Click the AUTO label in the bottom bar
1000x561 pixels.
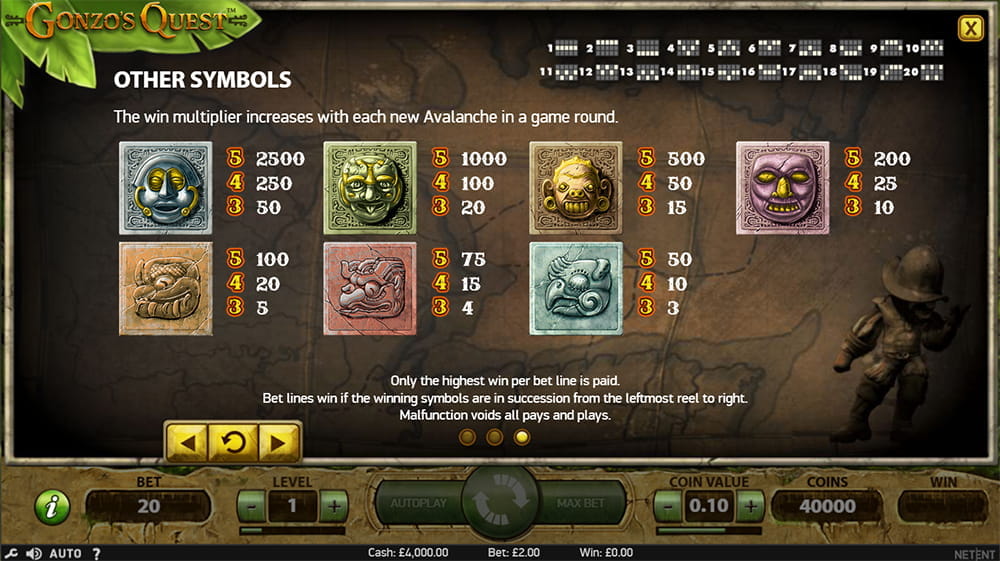coord(65,553)
